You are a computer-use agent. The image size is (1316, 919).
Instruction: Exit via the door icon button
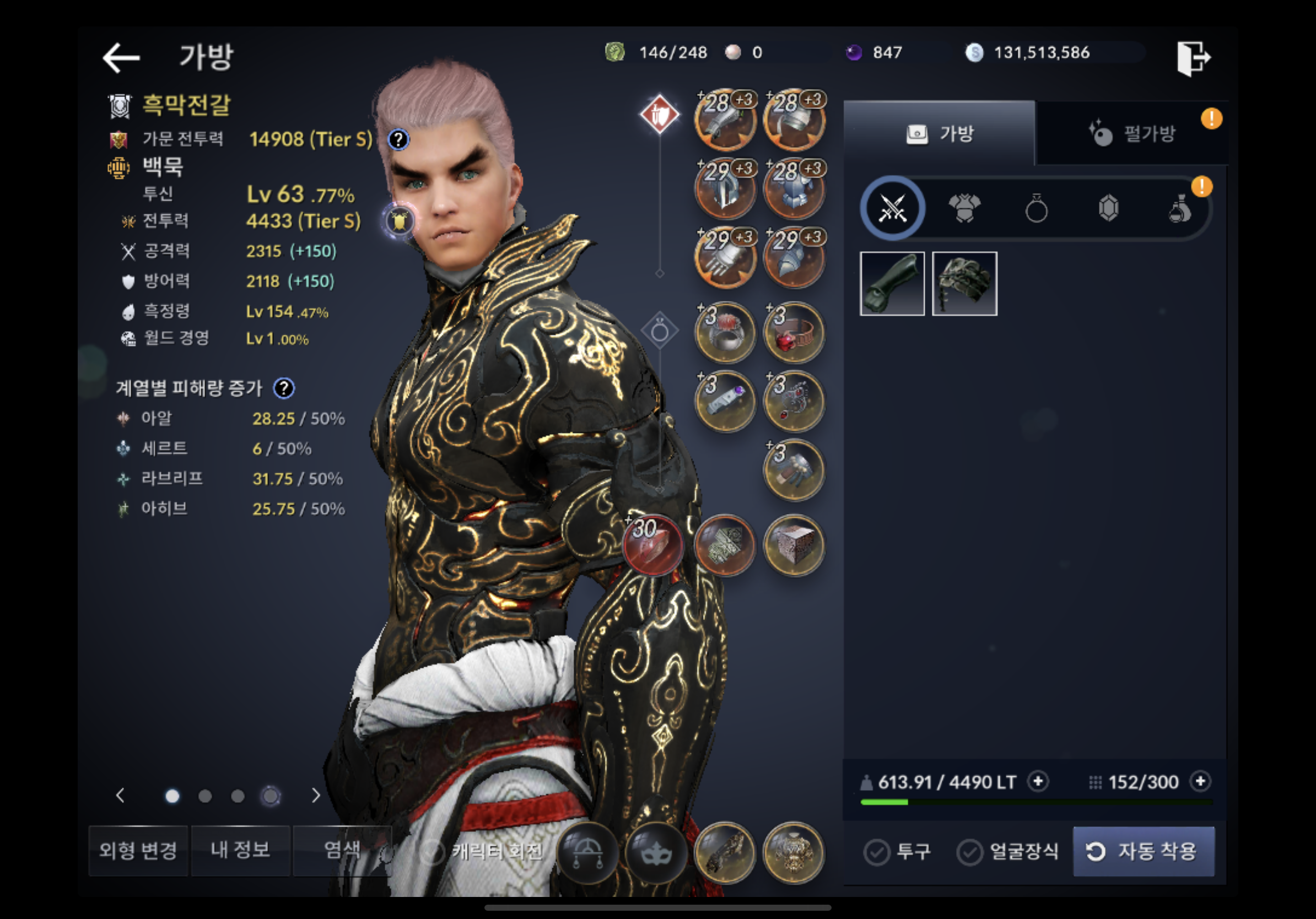click(x=1193, y=58)
